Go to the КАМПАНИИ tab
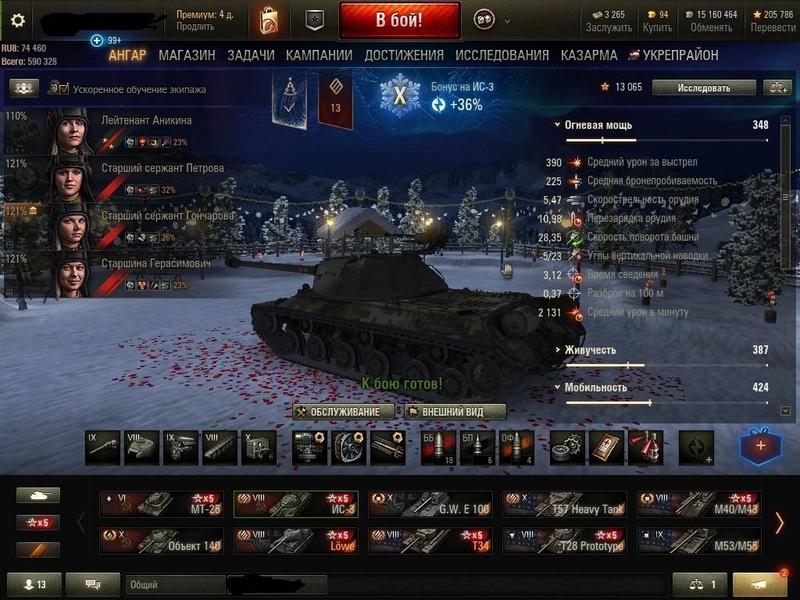This screenshot has height=600, width=800. 318,56
